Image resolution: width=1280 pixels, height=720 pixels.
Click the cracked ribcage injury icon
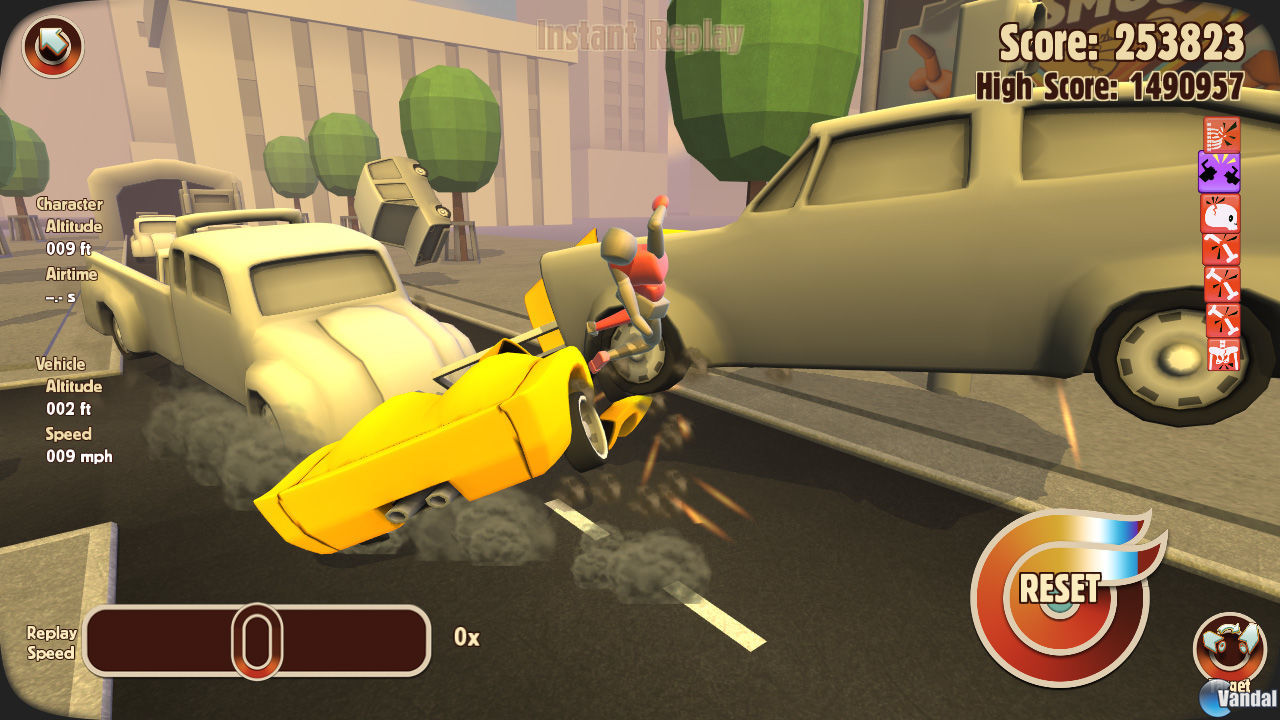1222,135
